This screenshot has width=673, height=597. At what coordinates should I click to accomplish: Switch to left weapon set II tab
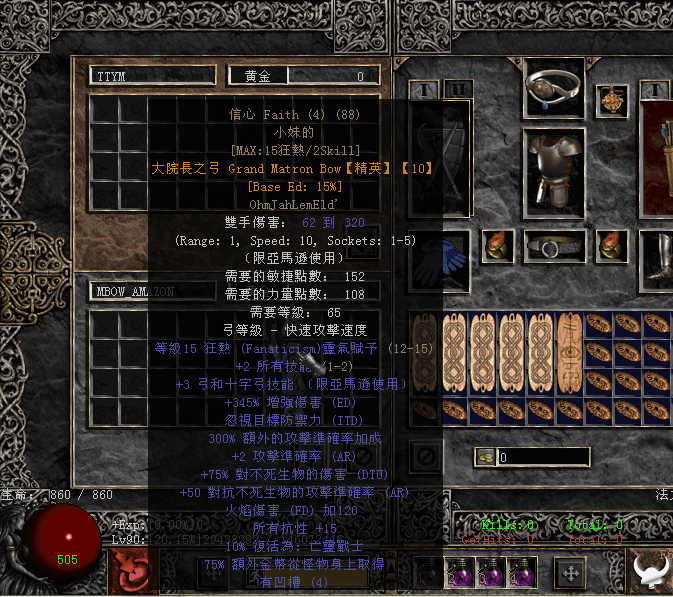[x=457, y=89]
